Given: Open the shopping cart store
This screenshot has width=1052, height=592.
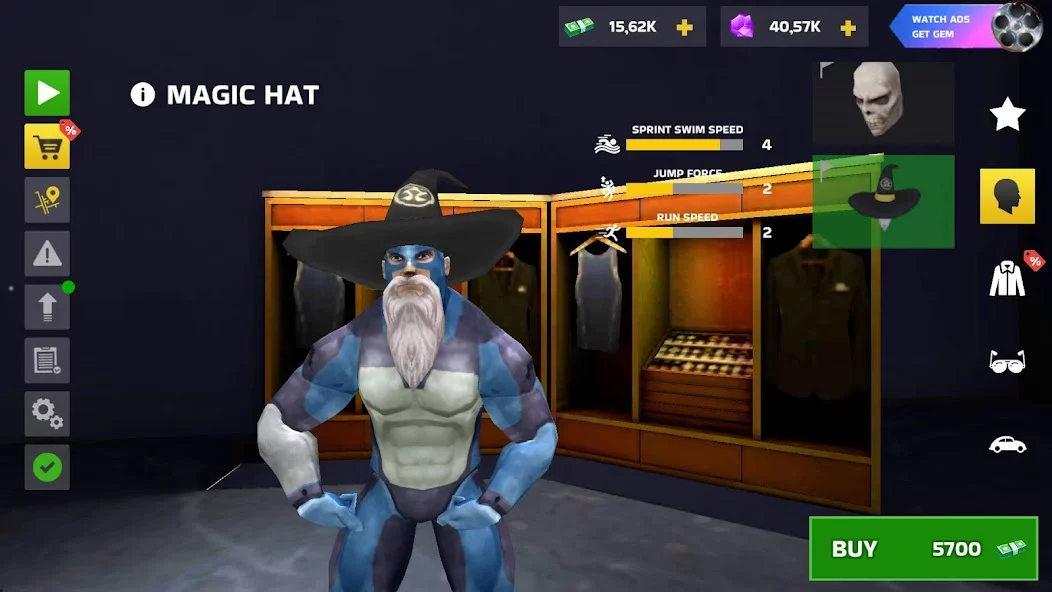Looking at the screenshot, I should (47, 147).
